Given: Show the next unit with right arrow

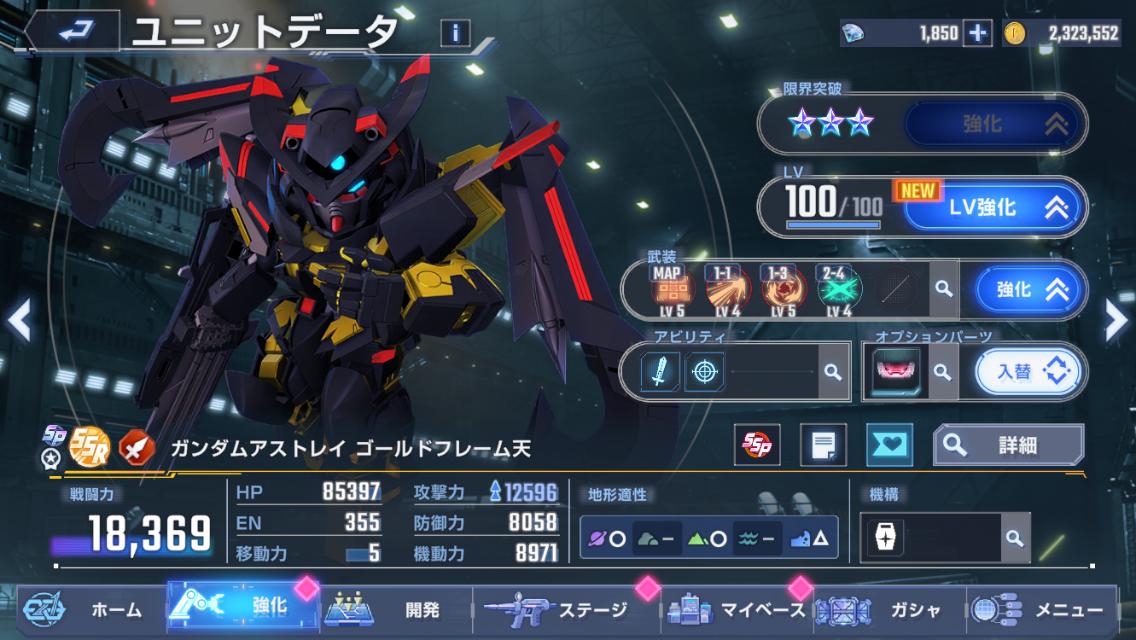Looking at the screenshot, I should (x=1116, y=320).
